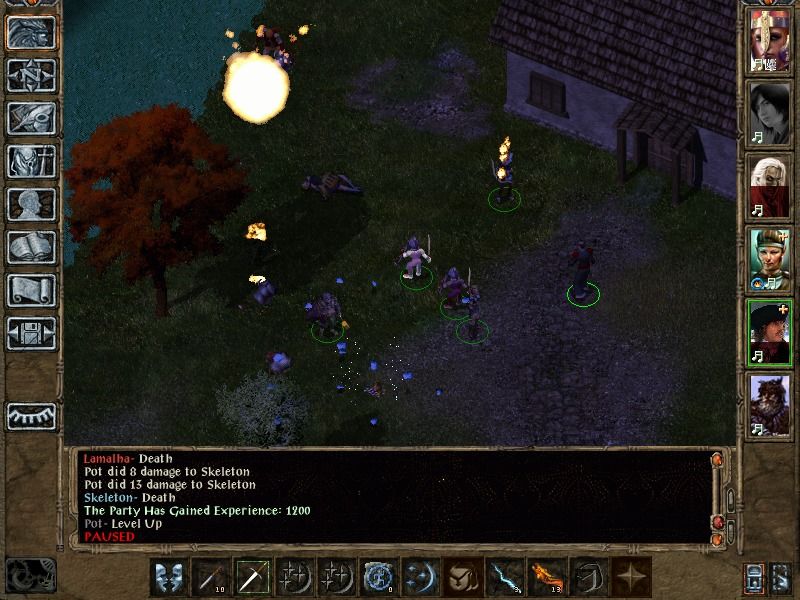Select the furry beast character portrait
The width and height of the screenshot is (800, 600).
click(770, 403)
